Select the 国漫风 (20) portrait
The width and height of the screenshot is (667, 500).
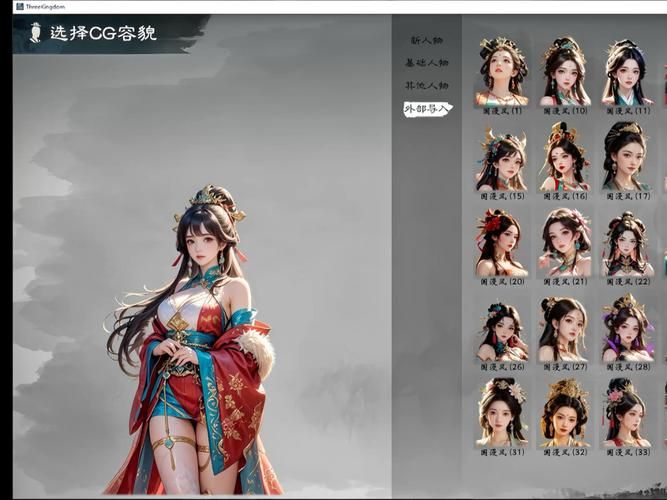click(501, 243)
